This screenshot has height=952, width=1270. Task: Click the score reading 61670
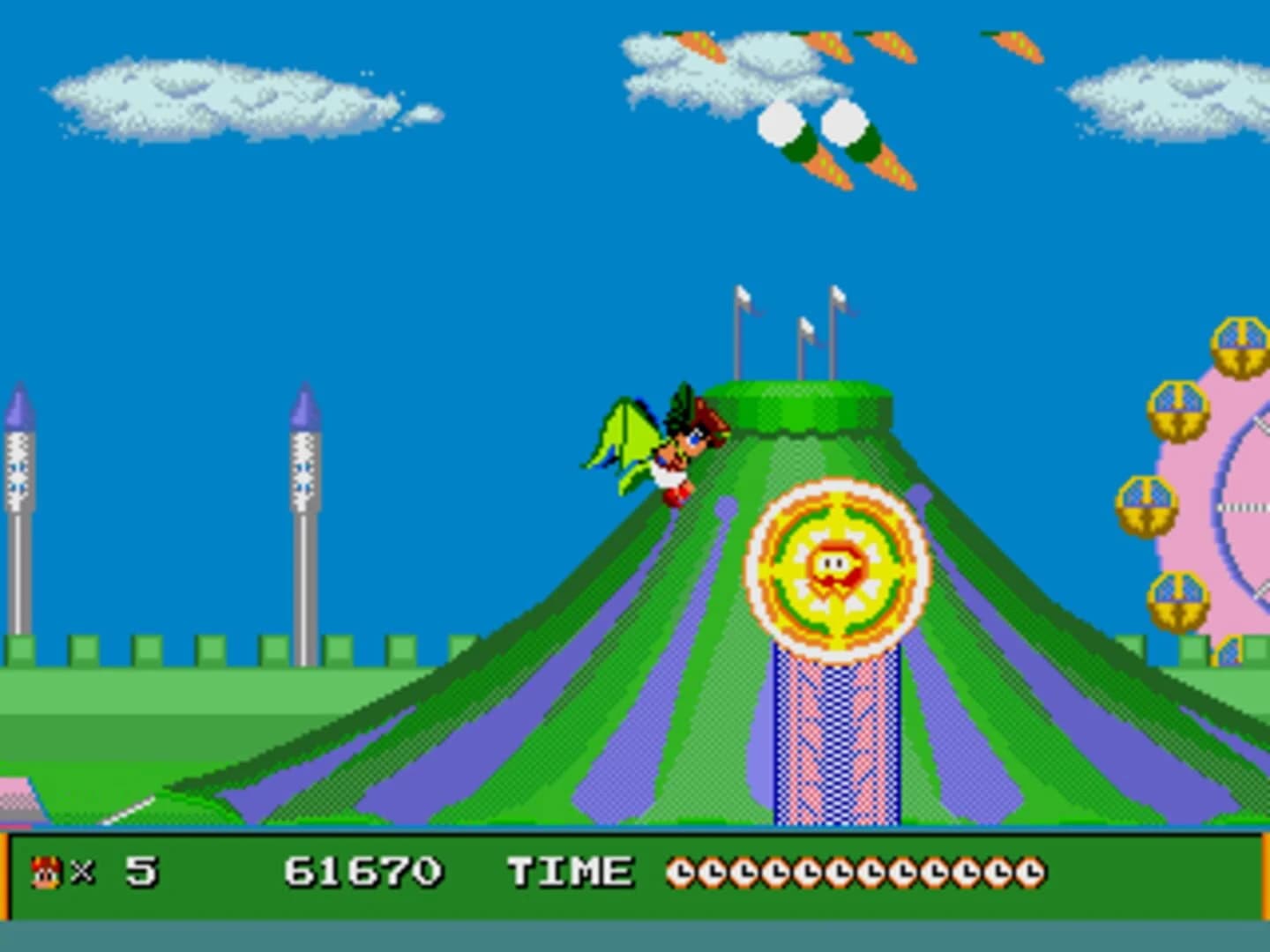[363, 871]
